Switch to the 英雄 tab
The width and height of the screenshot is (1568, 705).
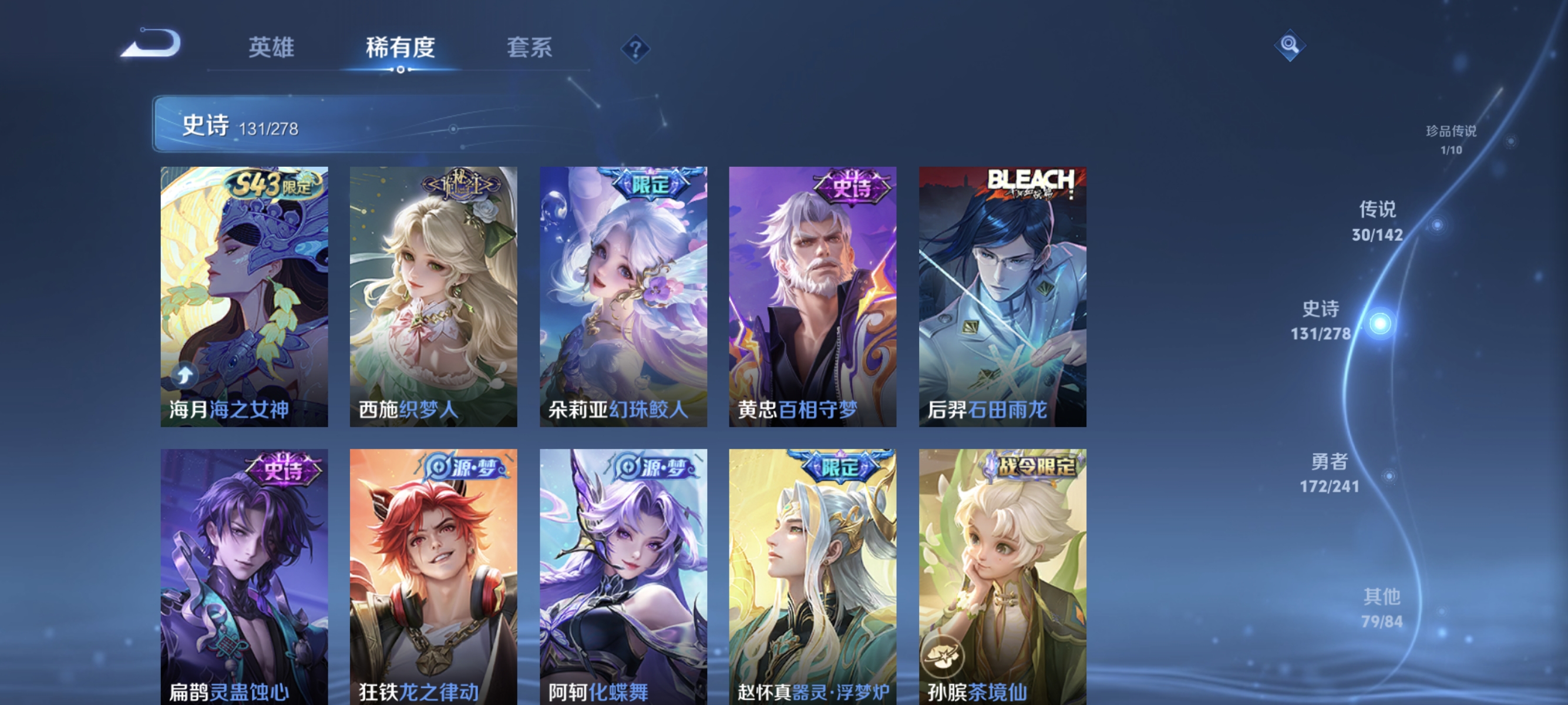point(272,49)
